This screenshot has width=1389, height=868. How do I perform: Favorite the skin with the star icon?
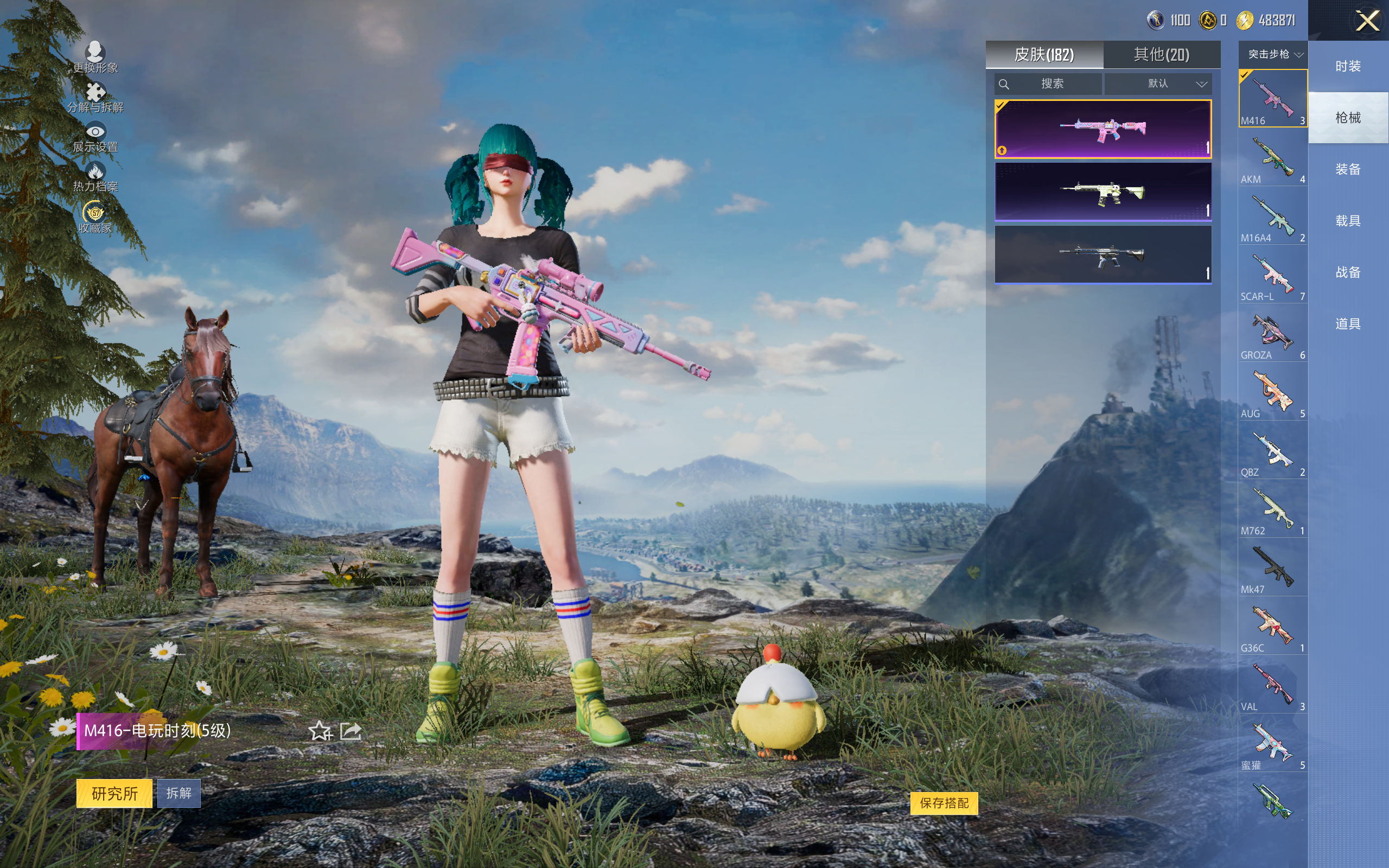(x=320, y=731)
